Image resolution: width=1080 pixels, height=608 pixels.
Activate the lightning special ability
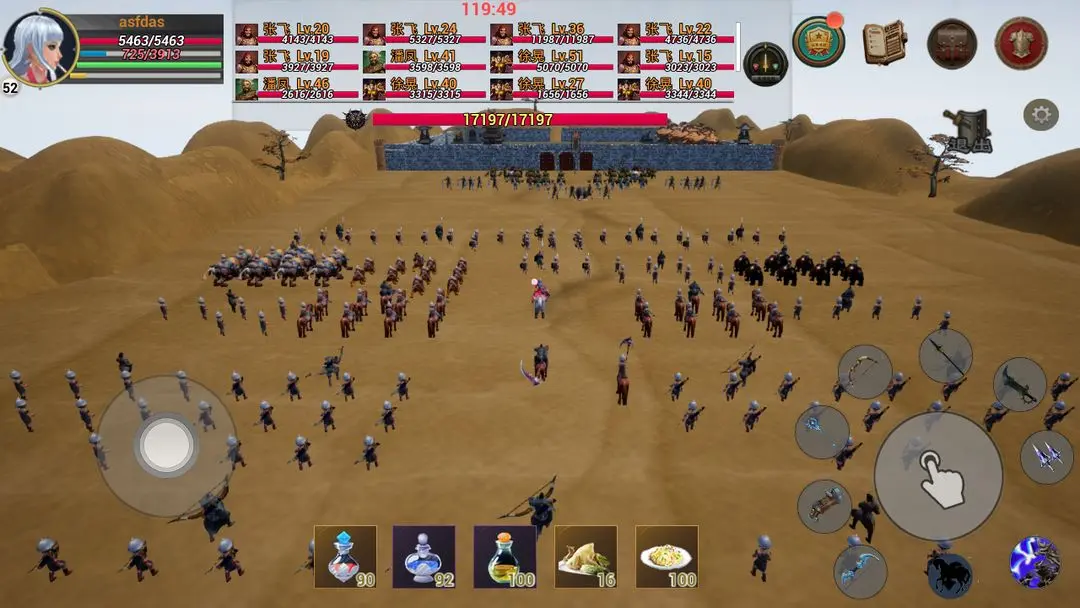[1035, 561]
